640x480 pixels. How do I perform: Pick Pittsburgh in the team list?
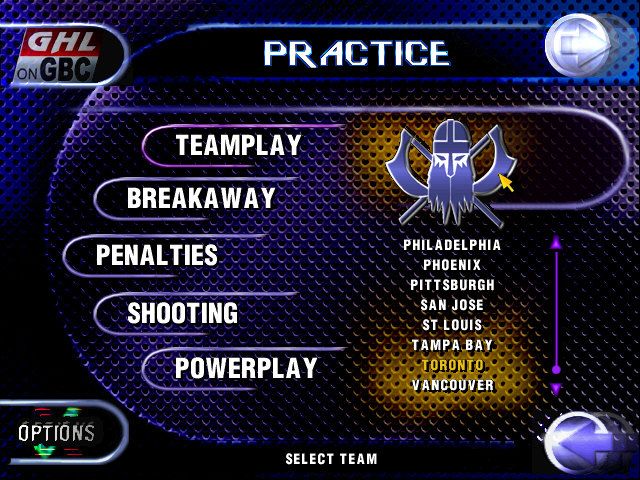(x=451, y=285)
